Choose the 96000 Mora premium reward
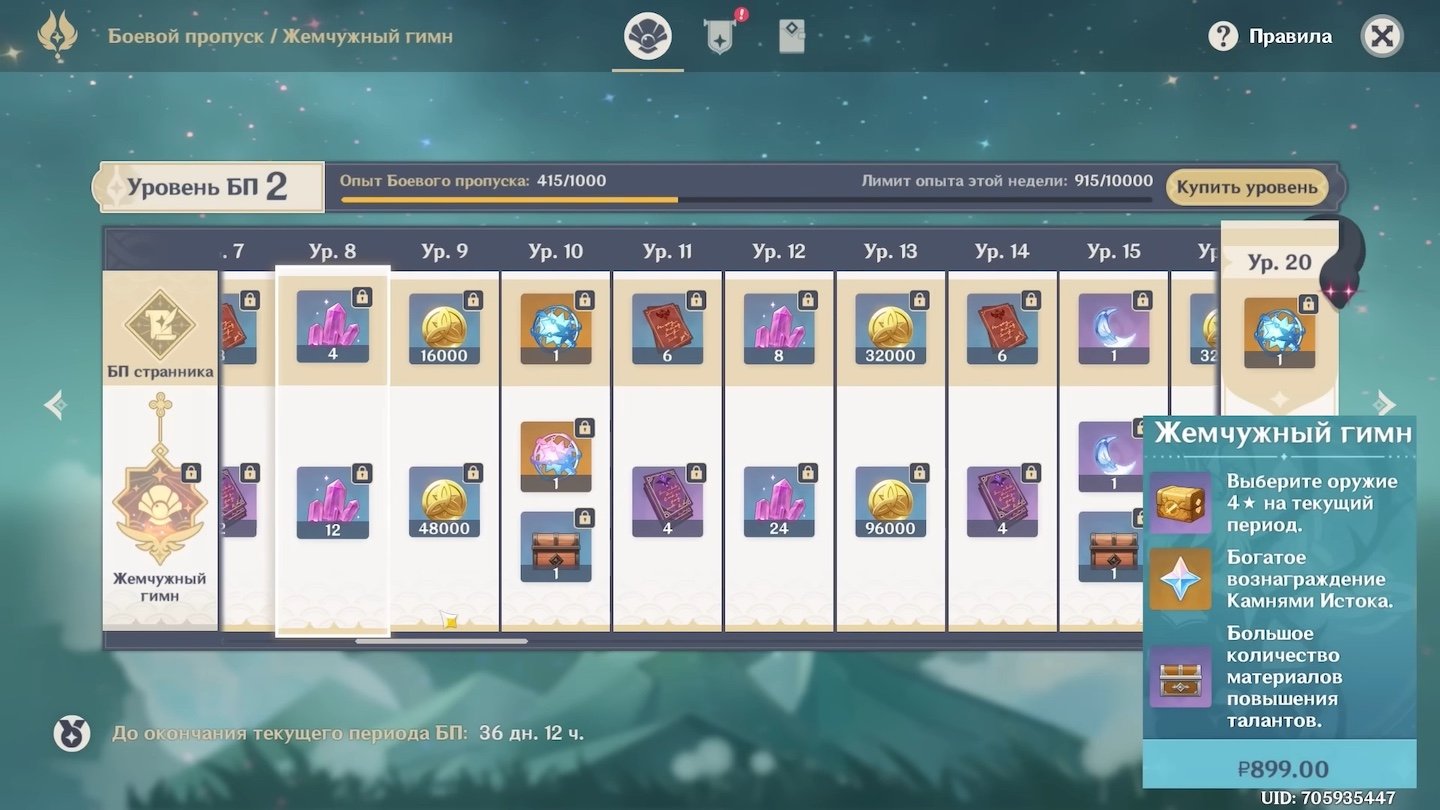Viewport: 1440px width, 810px height. pos(890,502)
